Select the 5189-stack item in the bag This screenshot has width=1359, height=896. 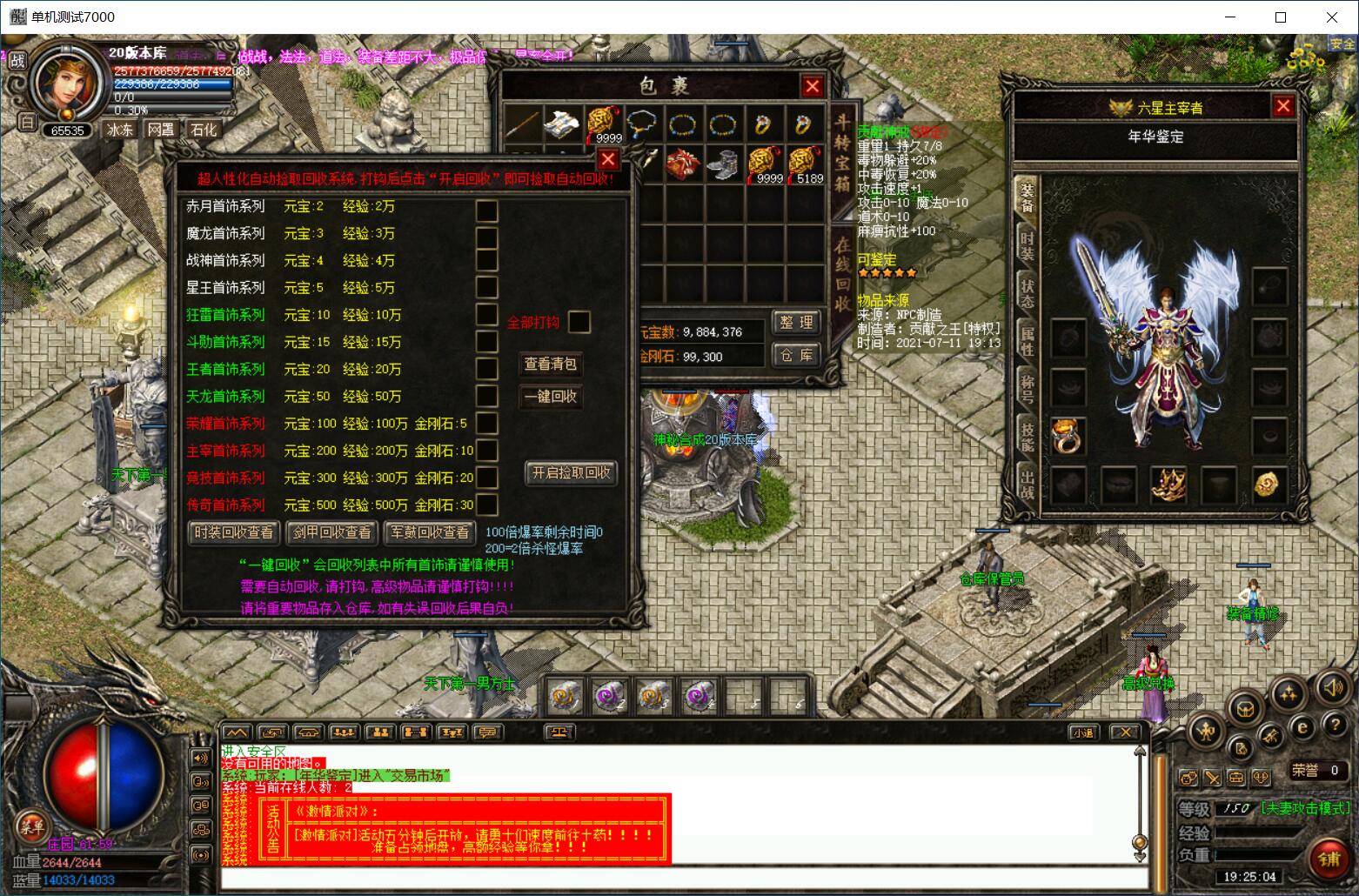click(x=805, y=164)
